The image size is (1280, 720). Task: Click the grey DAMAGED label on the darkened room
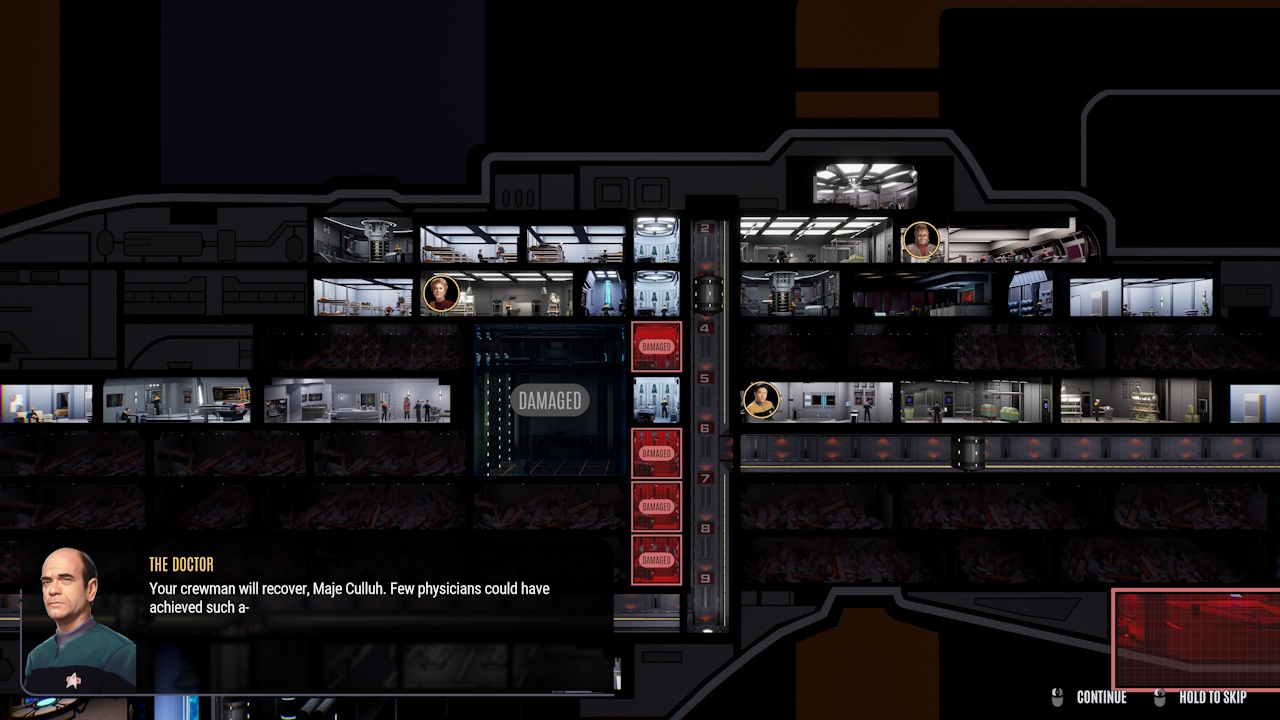tap(550, 400)
